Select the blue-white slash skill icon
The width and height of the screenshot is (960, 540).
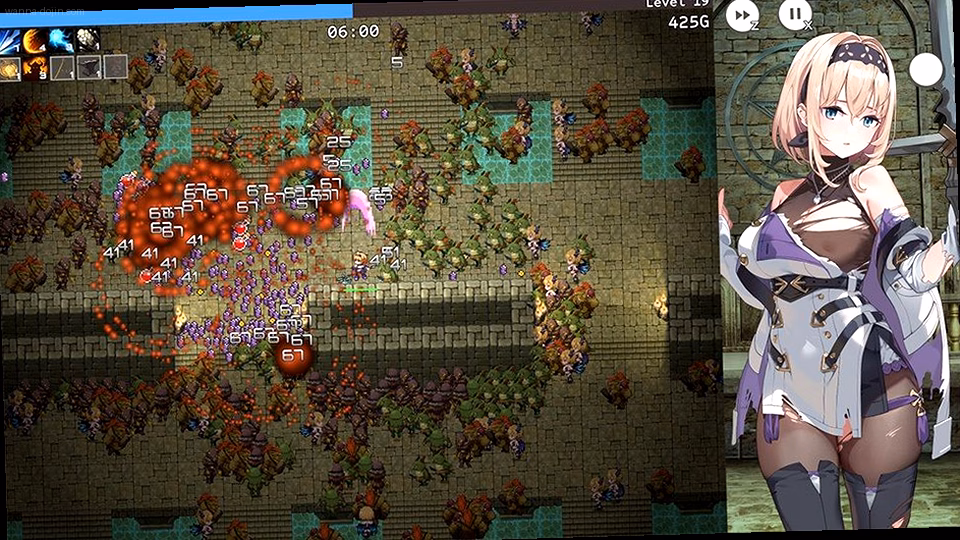[11, 41]
